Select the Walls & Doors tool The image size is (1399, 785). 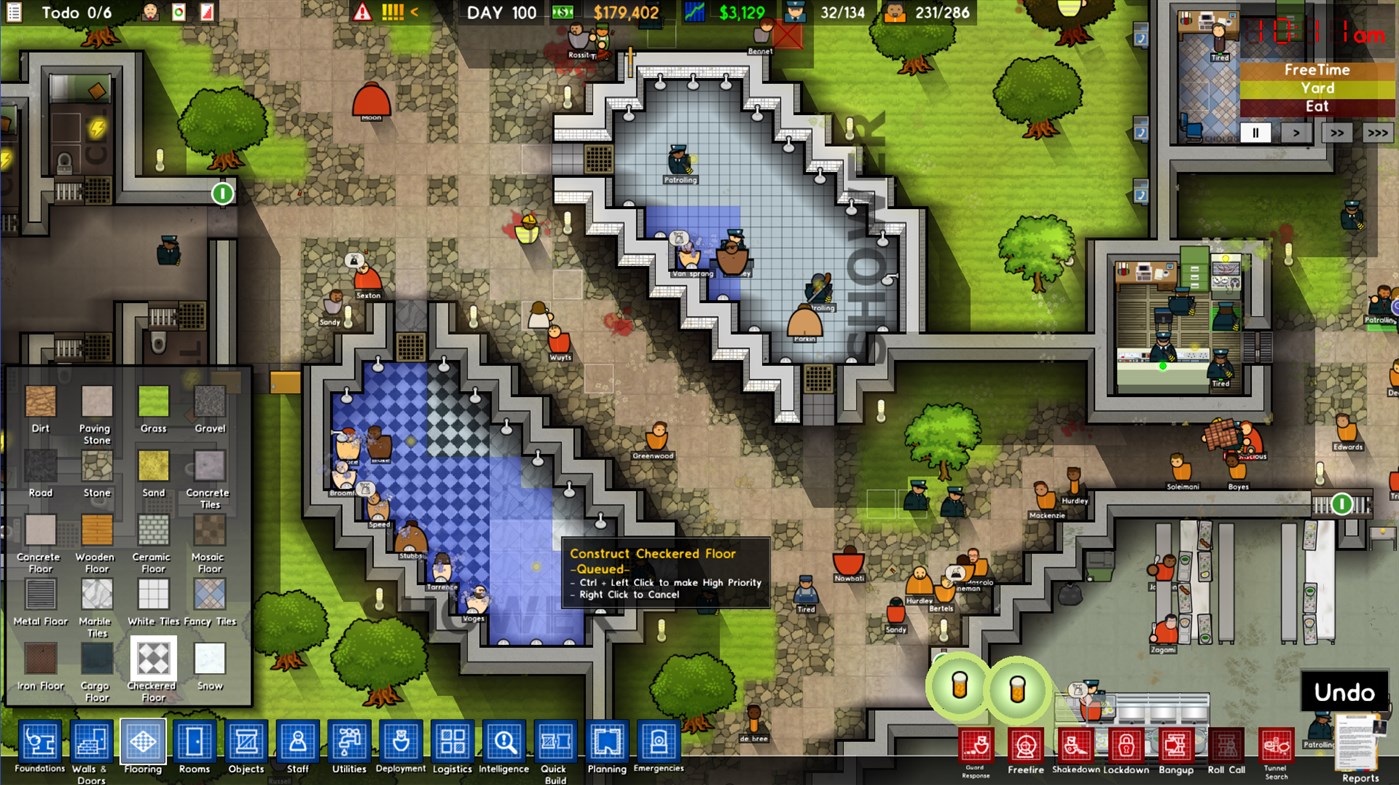[90, 742]
